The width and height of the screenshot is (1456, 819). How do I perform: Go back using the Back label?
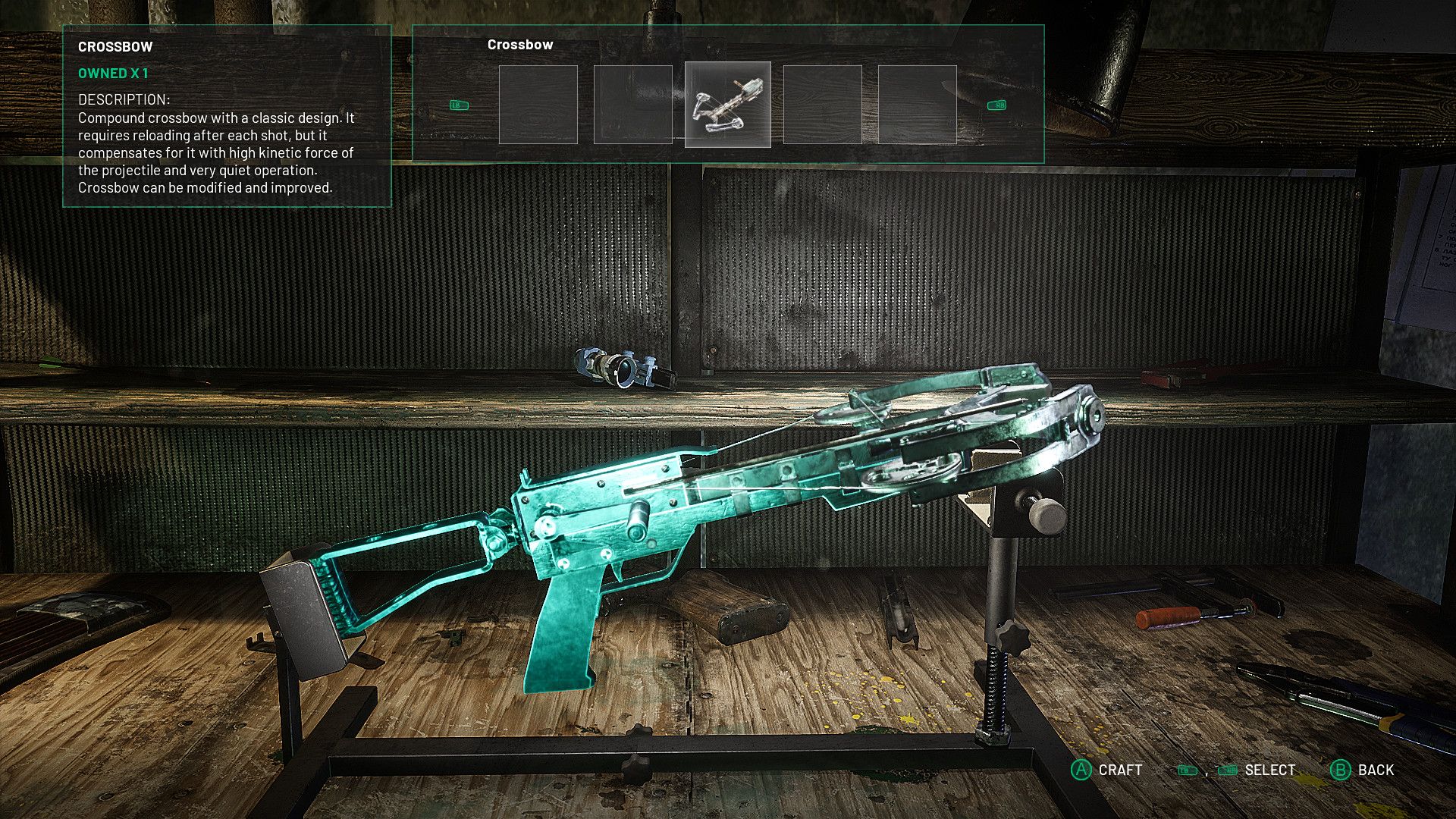click(1375, 770)
